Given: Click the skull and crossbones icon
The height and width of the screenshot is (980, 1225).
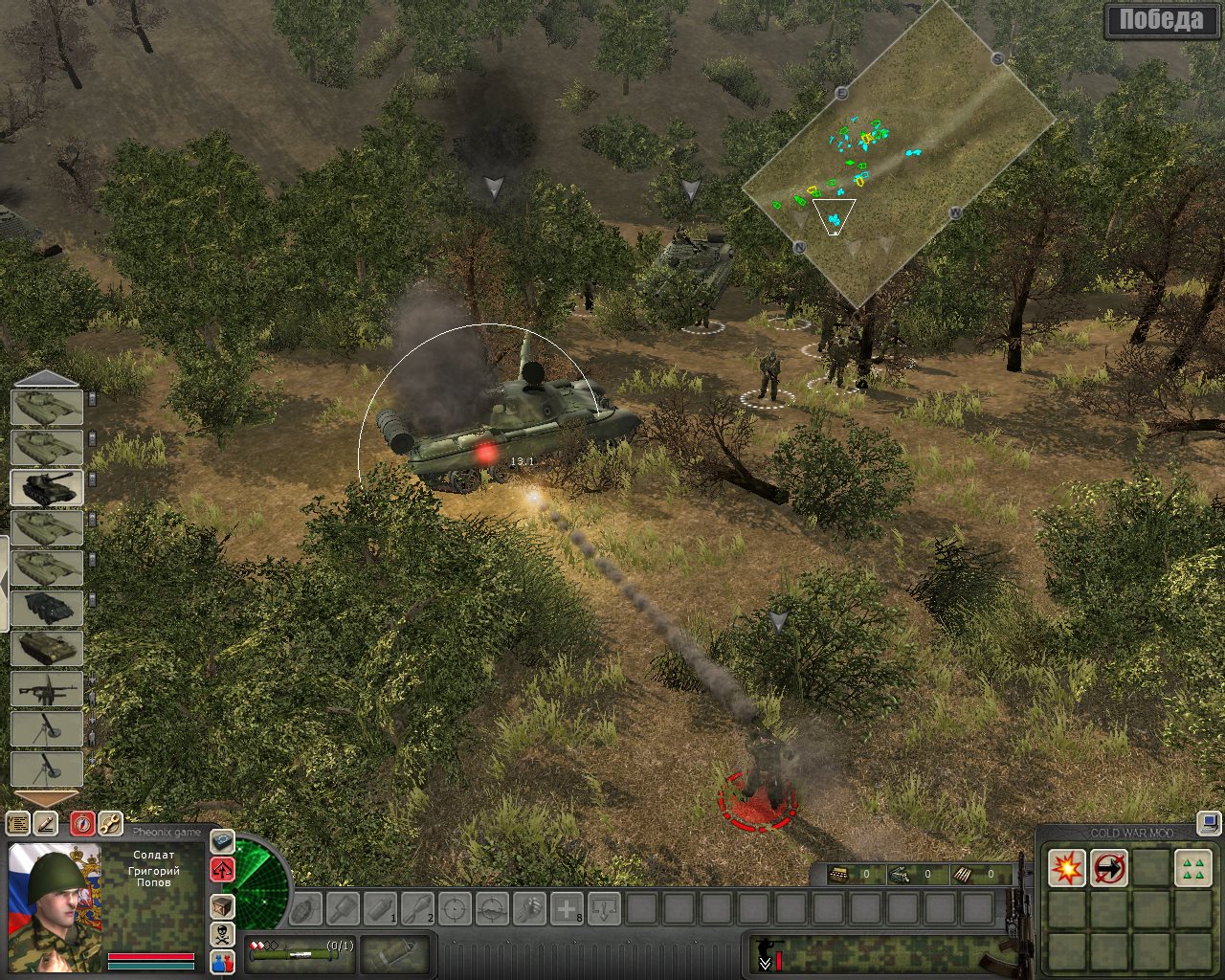Looking at the screenshot, I should click(x=222, y=934).
